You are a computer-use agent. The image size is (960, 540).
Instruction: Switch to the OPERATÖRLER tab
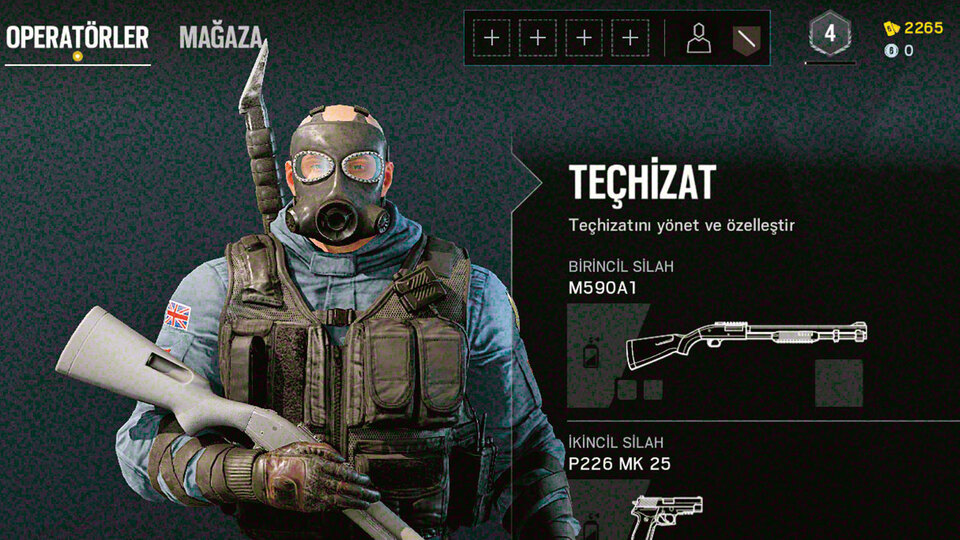(77, 38)
